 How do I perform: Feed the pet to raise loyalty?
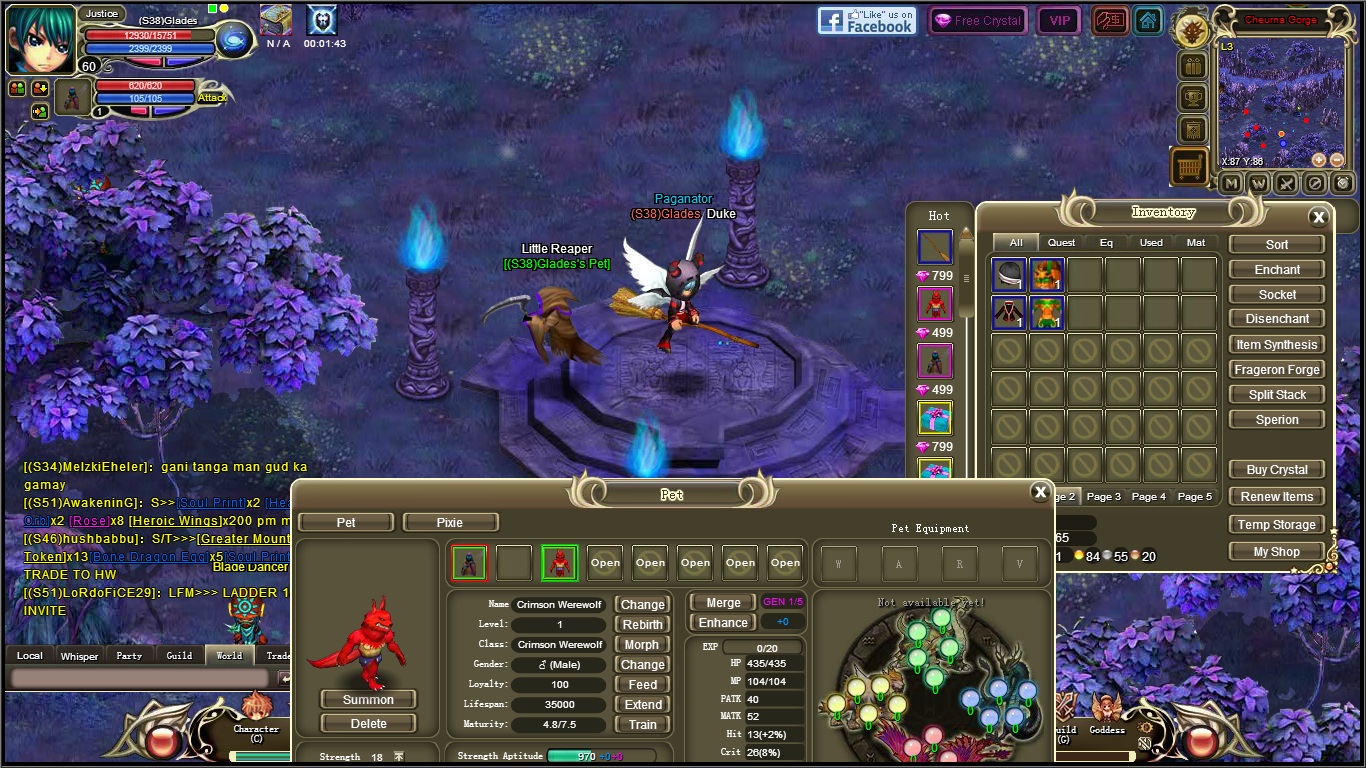(x=642, y=685)
